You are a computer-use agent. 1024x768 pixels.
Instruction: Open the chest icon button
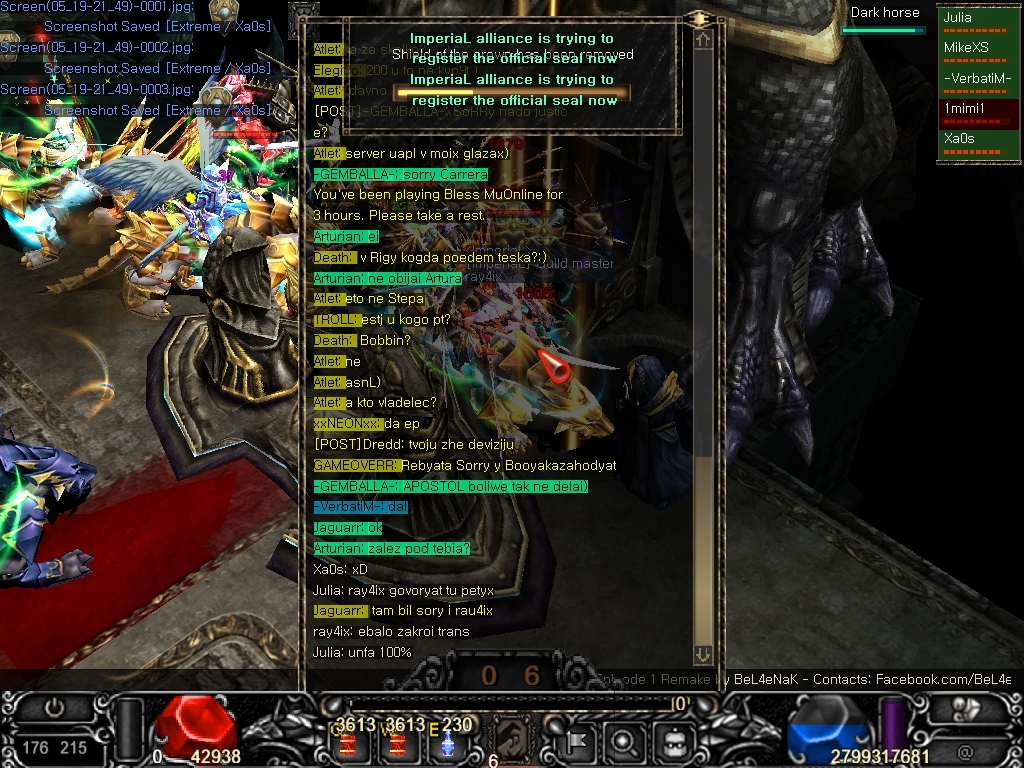coord(674,742)
